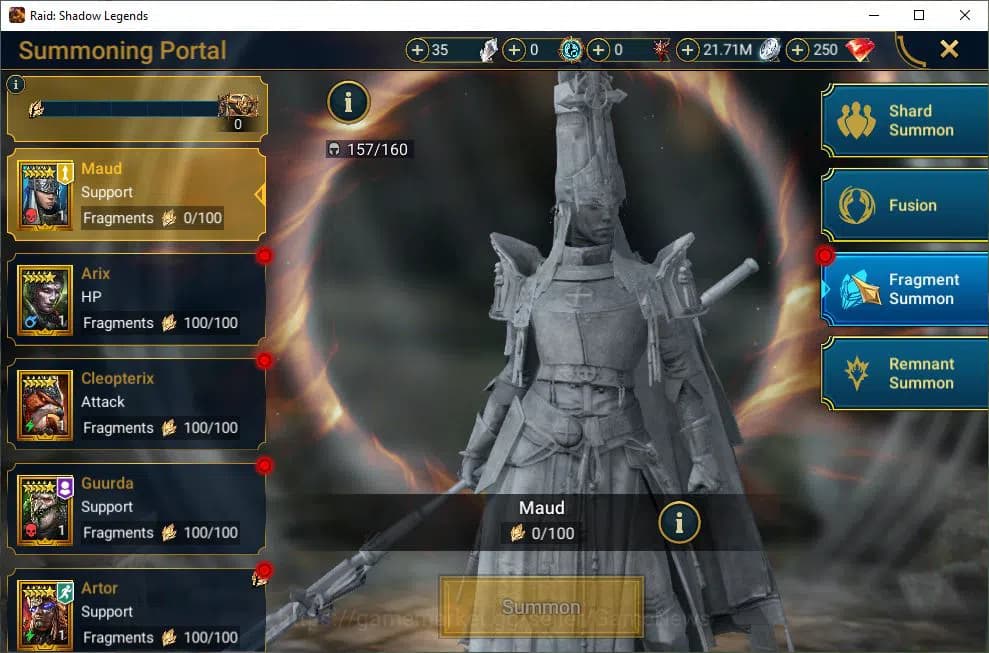Open the Fusion tab
Image resolution: width=989 pixels, height=653 pixels.
tap(905, 205)
